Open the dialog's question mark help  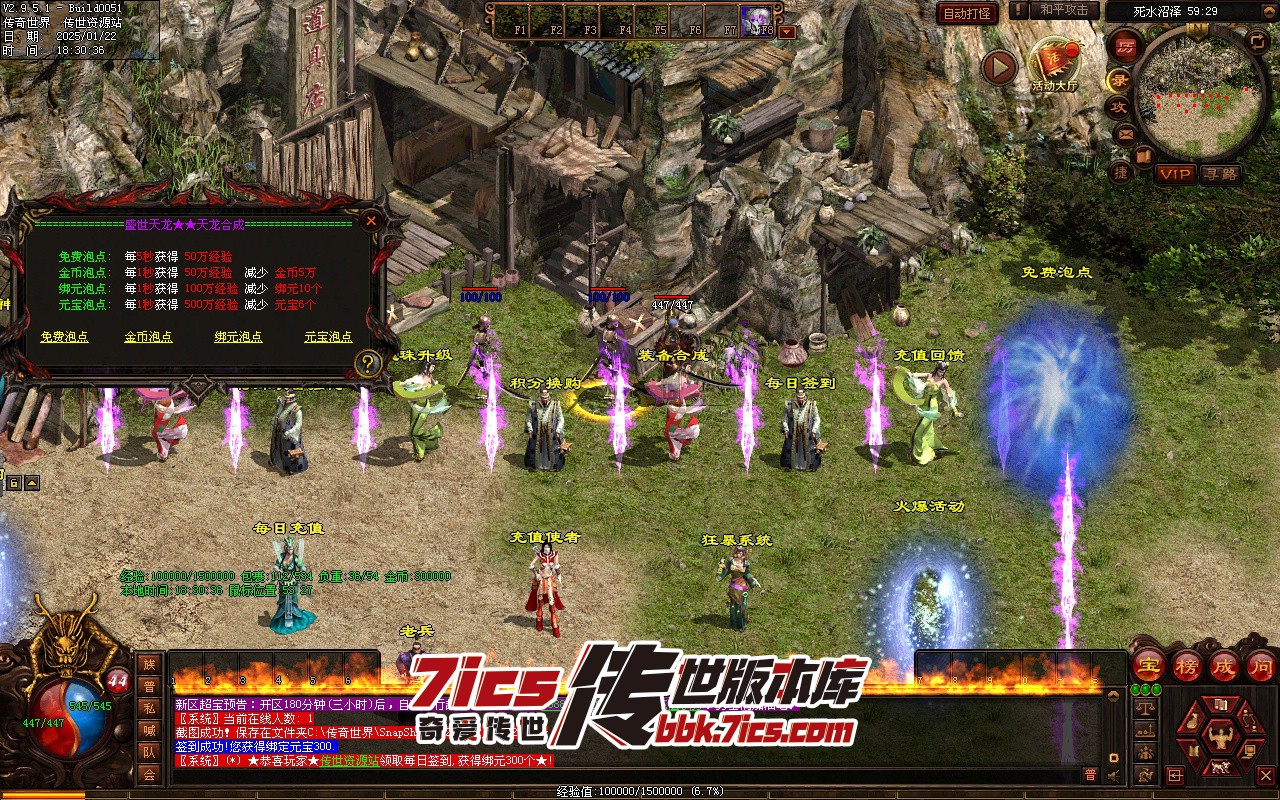point(368,363)
